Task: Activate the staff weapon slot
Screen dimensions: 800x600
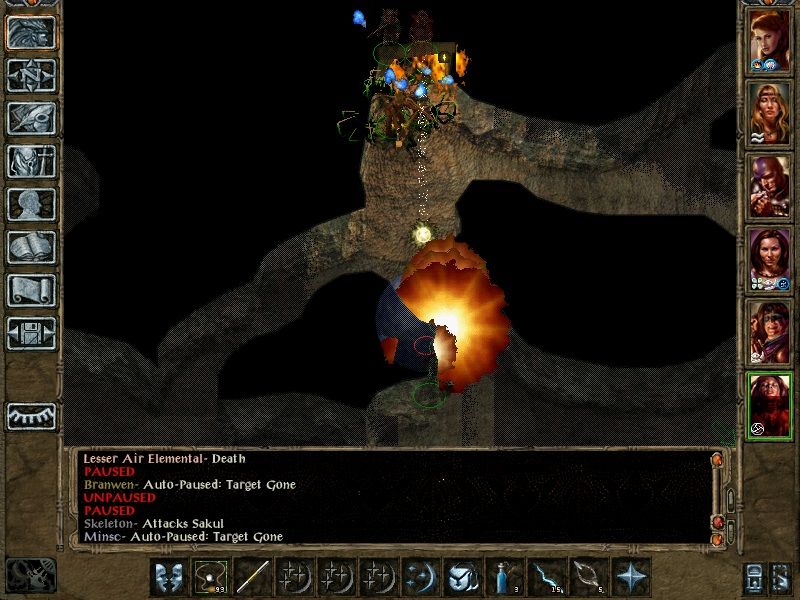Action: click(x=252, y=578)
